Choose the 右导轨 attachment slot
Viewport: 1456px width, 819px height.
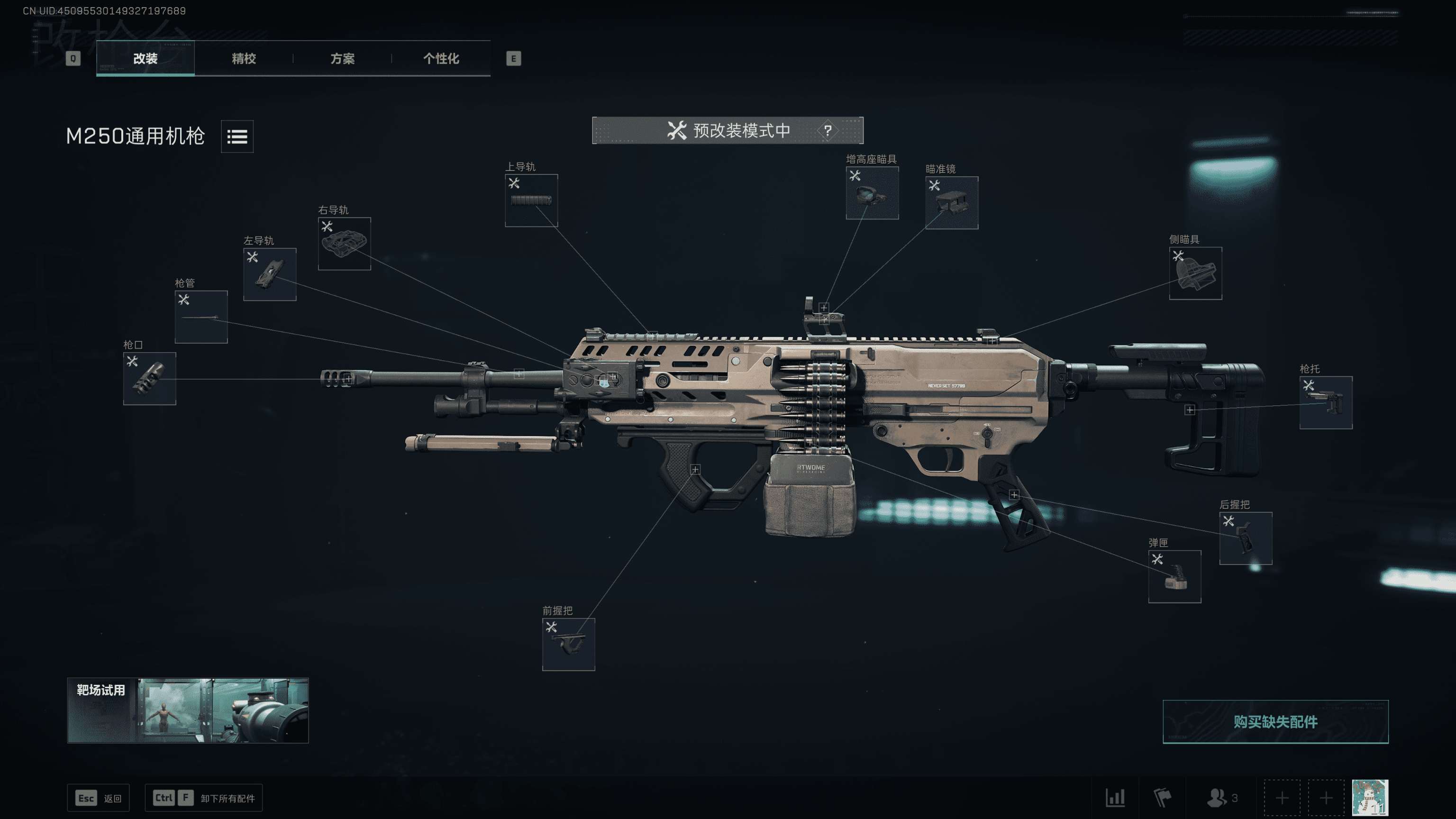(x=344, y=244)
